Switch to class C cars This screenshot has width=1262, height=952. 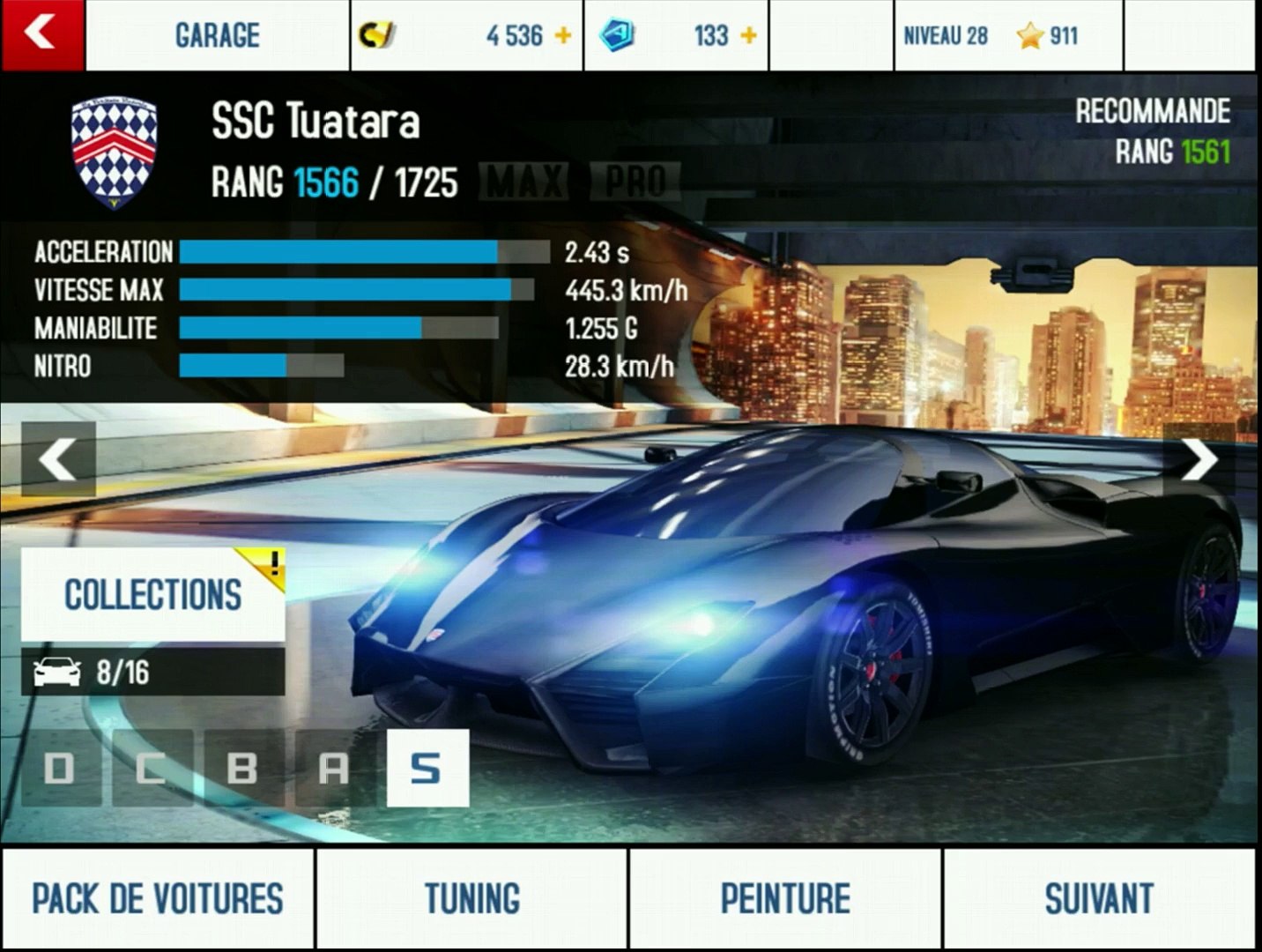[152, 769]
